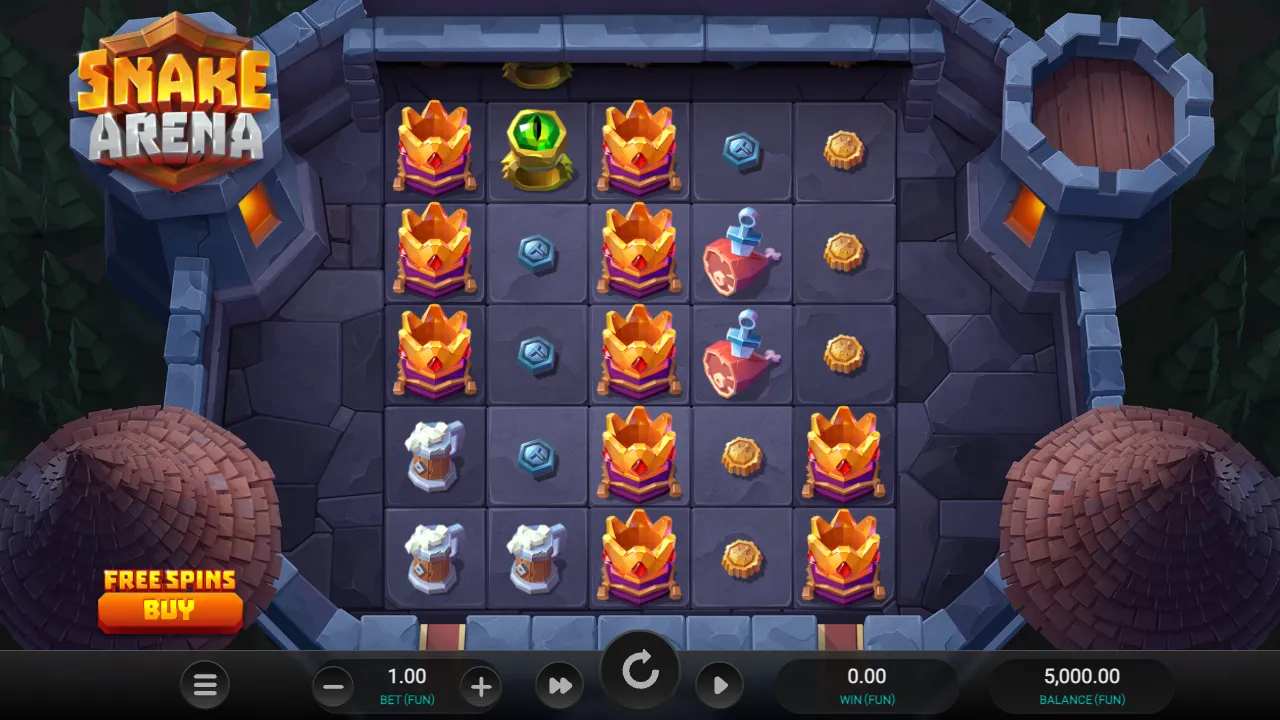Click the BET (FUN) amount display
Screen dimensions: 1280x720
[x=406, y=686]
